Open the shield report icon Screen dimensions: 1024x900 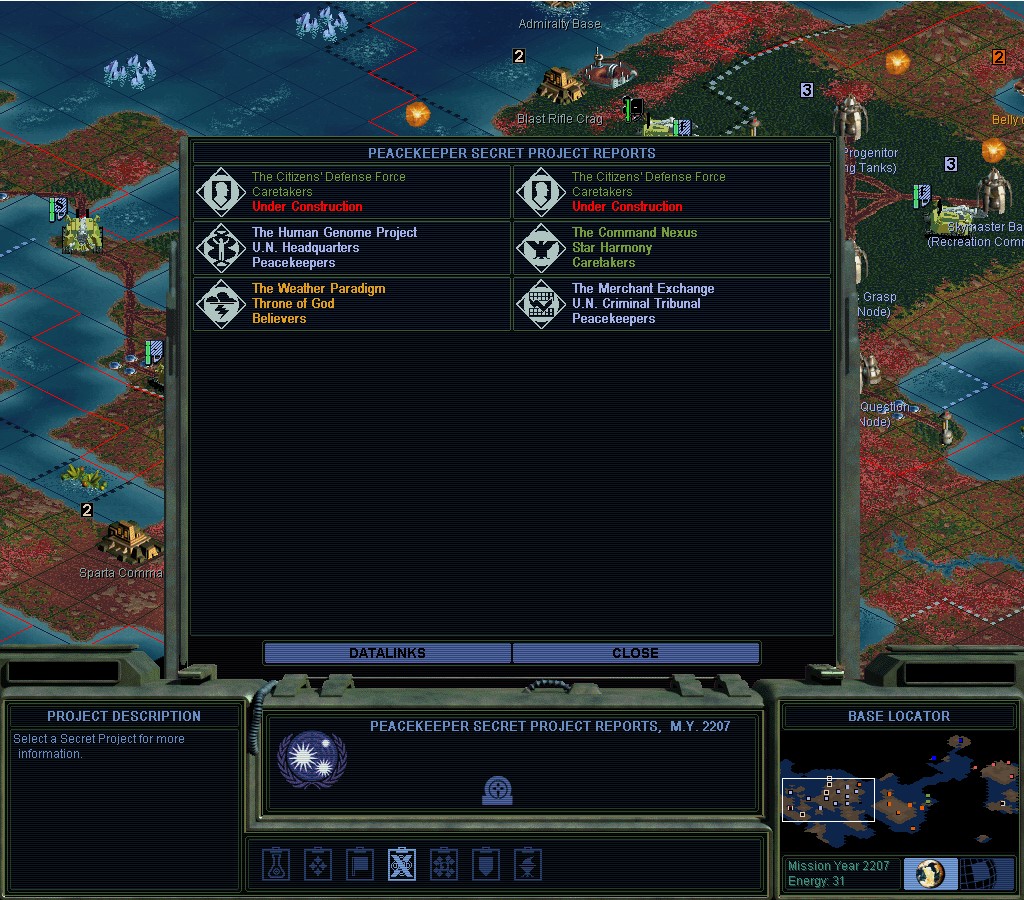(x=485, y=864)
